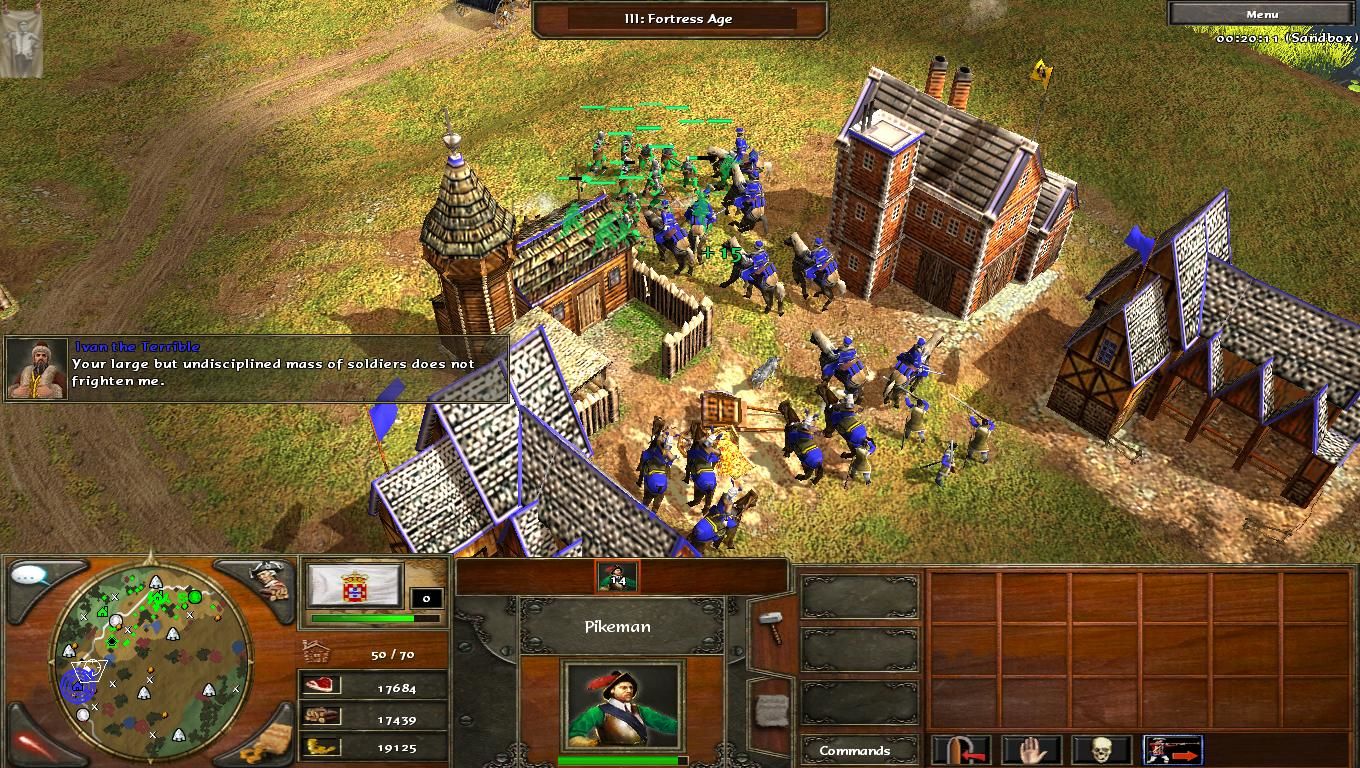
Task: Open the game Menu
Action: pyautogui.click(x=1262, y=13)
